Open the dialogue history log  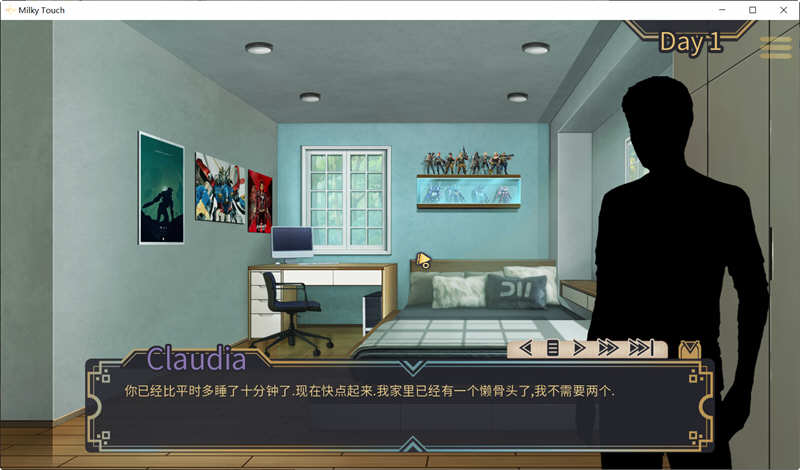pos(552,348)
